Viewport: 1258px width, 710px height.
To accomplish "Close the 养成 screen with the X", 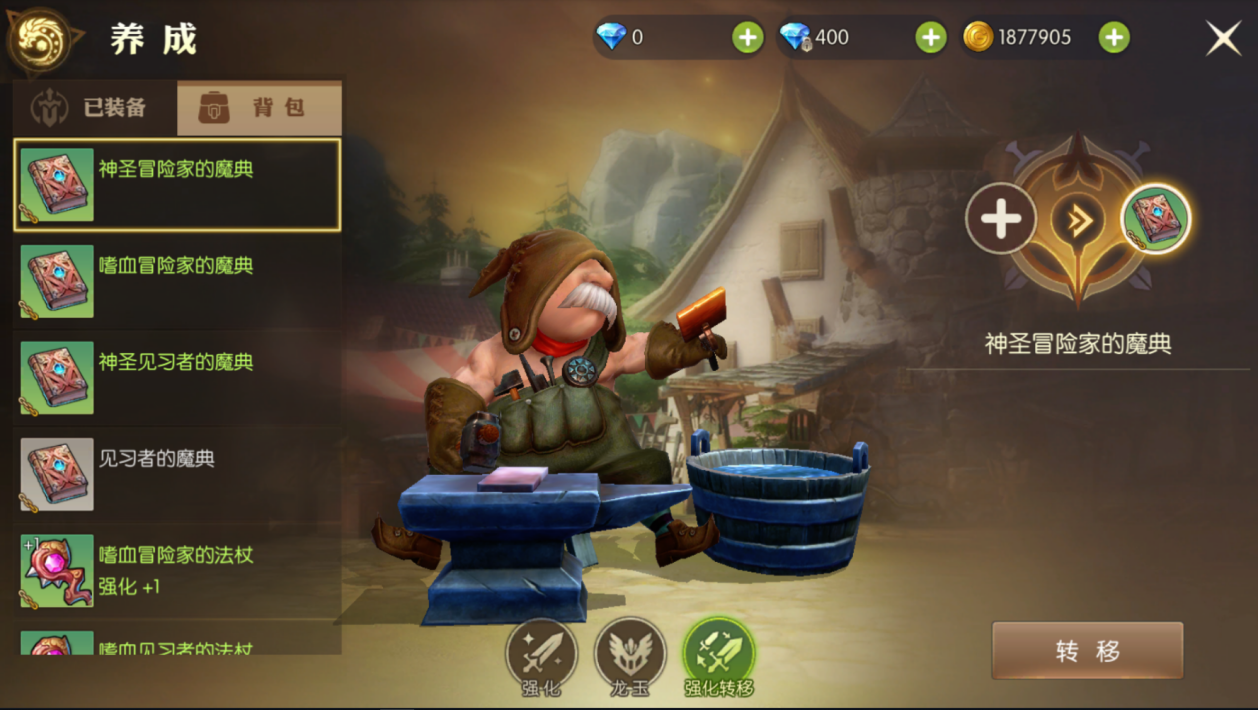I will [x=1224, y=39].
